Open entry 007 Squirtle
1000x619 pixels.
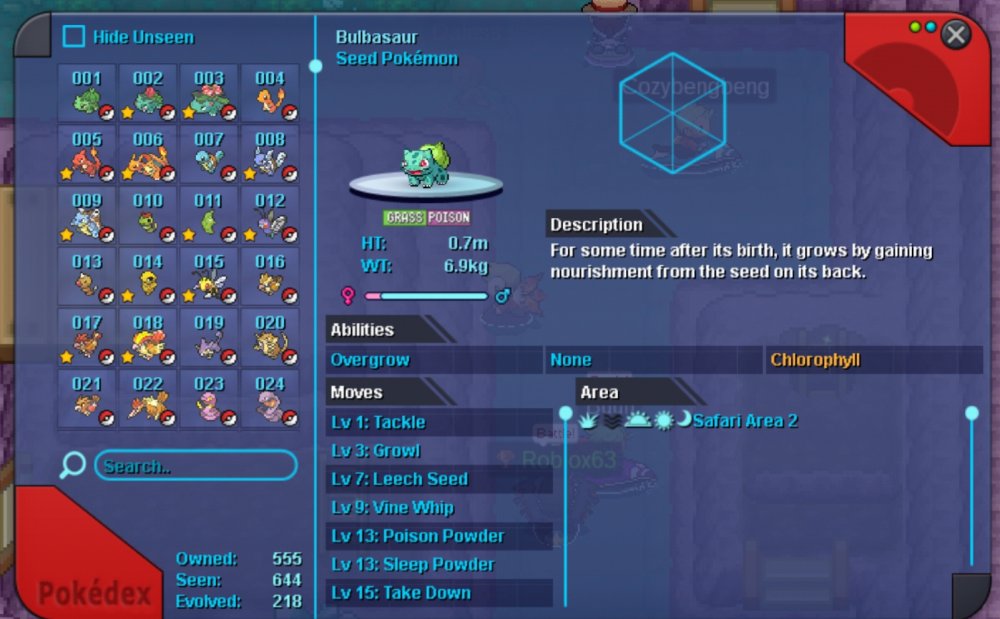[209, 154]
